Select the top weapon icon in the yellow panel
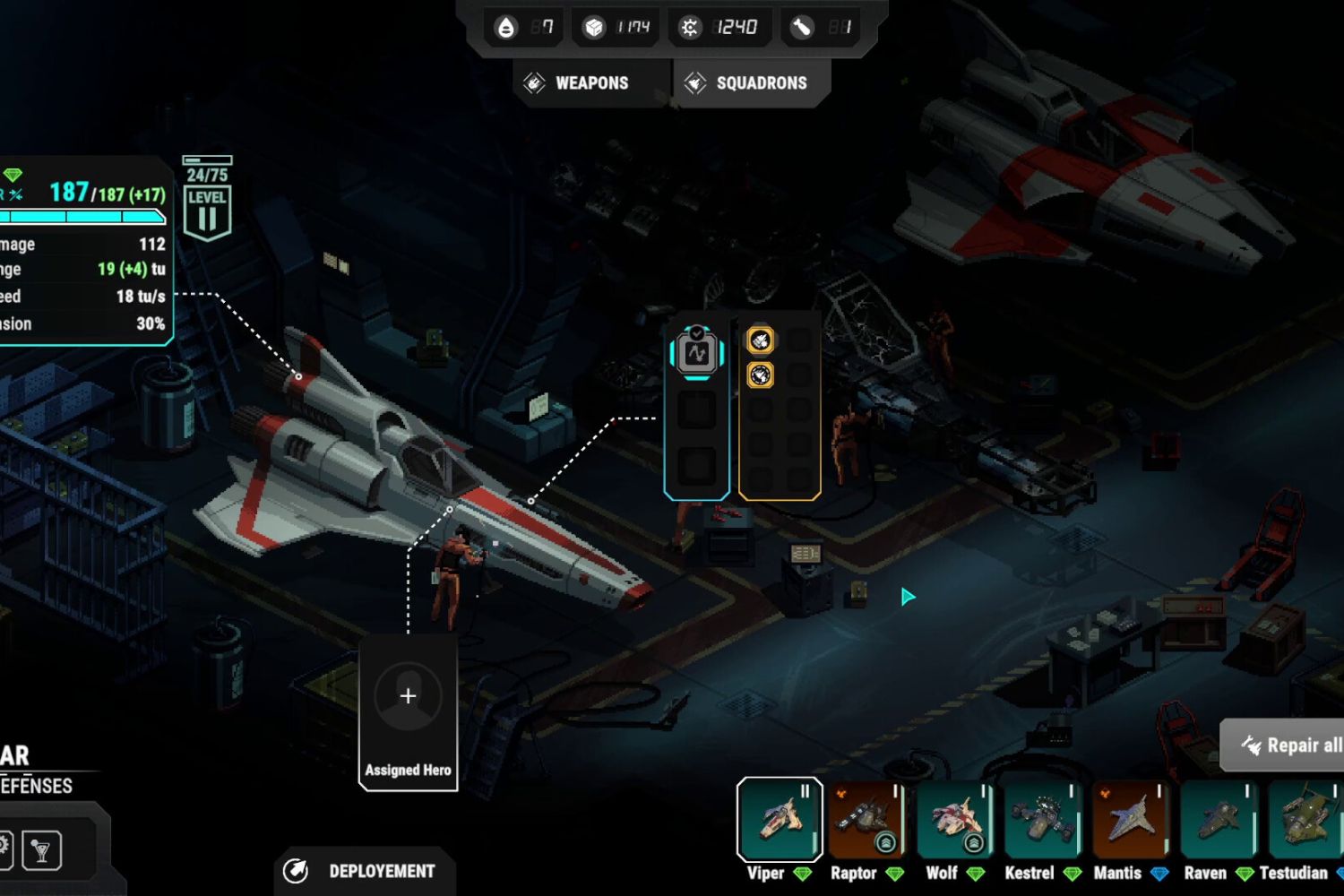This screenshot has height=896, width=1344. [761, 340]
